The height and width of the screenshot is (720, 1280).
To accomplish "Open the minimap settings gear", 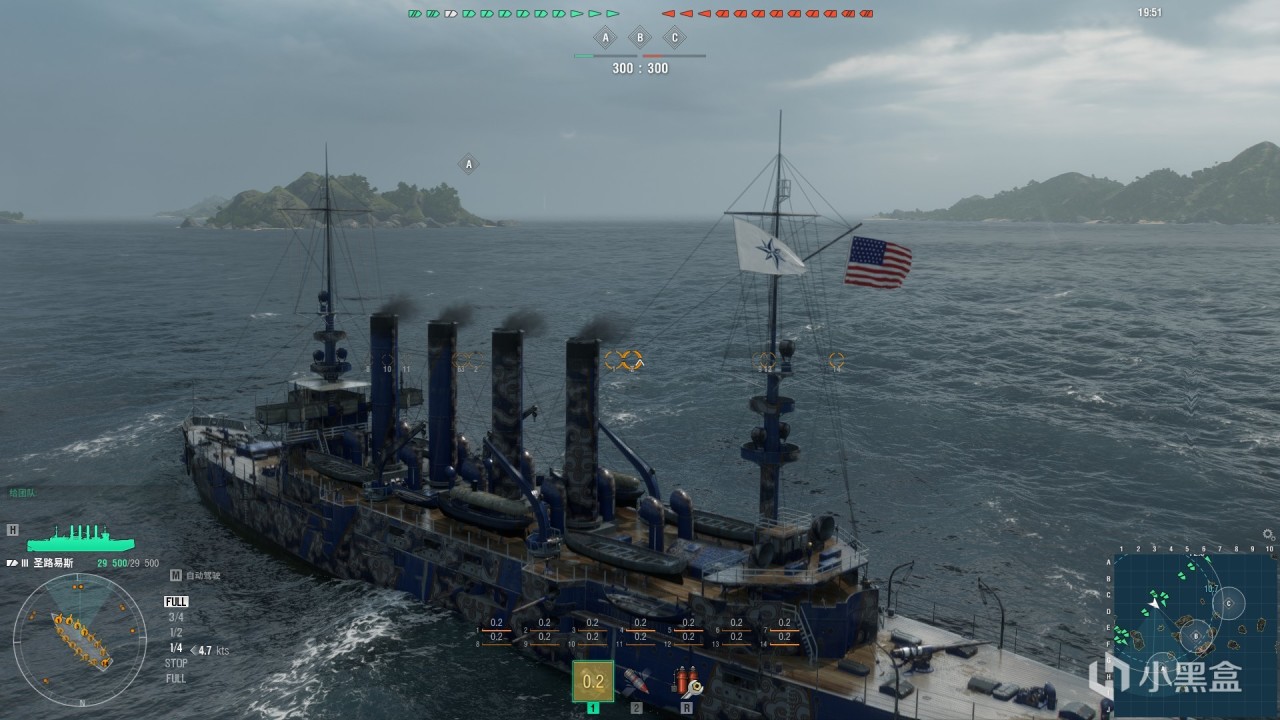I will tap(1269, 535).
